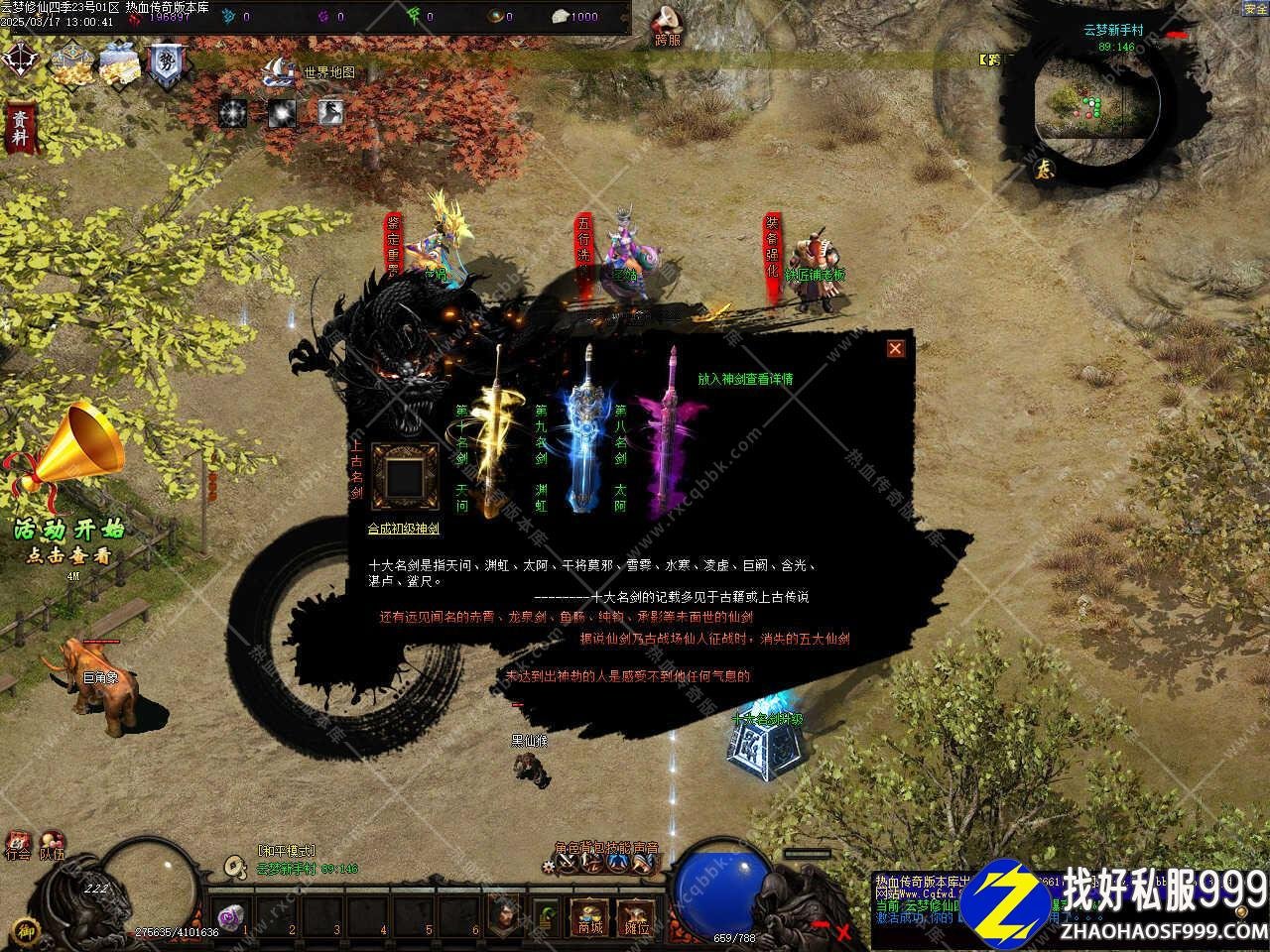Open the 世界地图 world map

point(311,72)
